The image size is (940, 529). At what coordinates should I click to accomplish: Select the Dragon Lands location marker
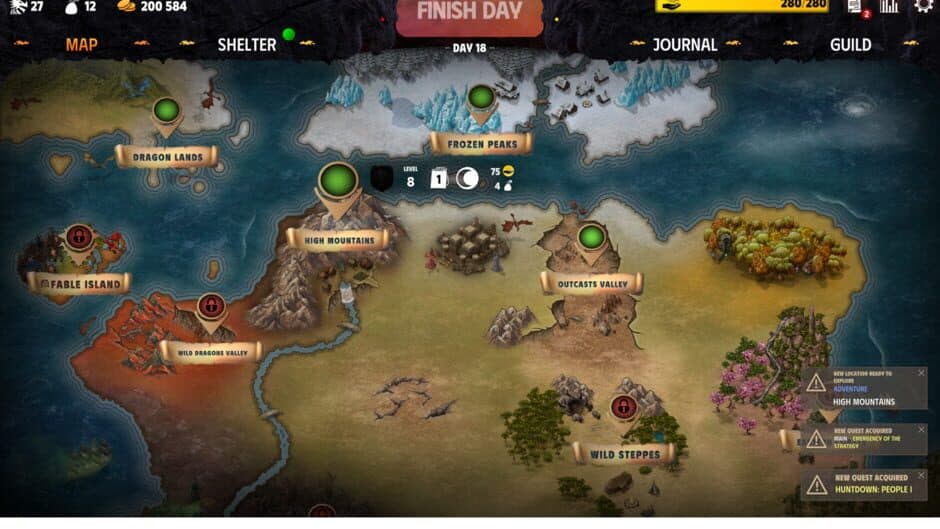click(166, 111)
